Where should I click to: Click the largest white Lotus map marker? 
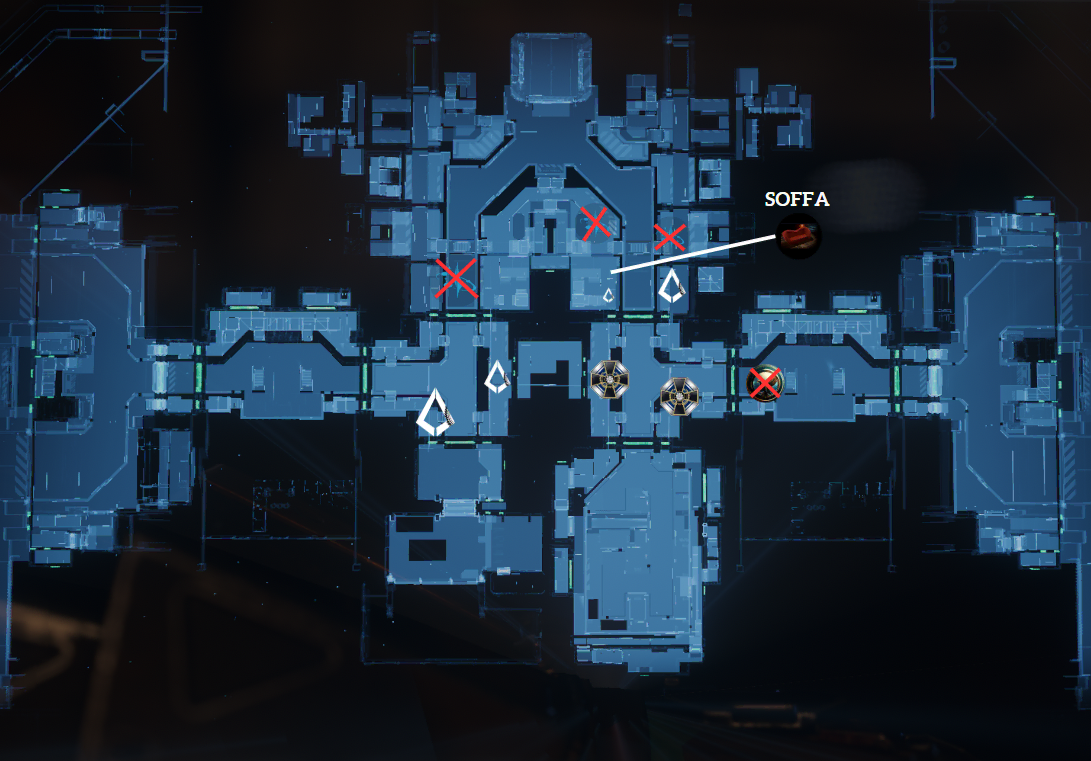point(434,412)
